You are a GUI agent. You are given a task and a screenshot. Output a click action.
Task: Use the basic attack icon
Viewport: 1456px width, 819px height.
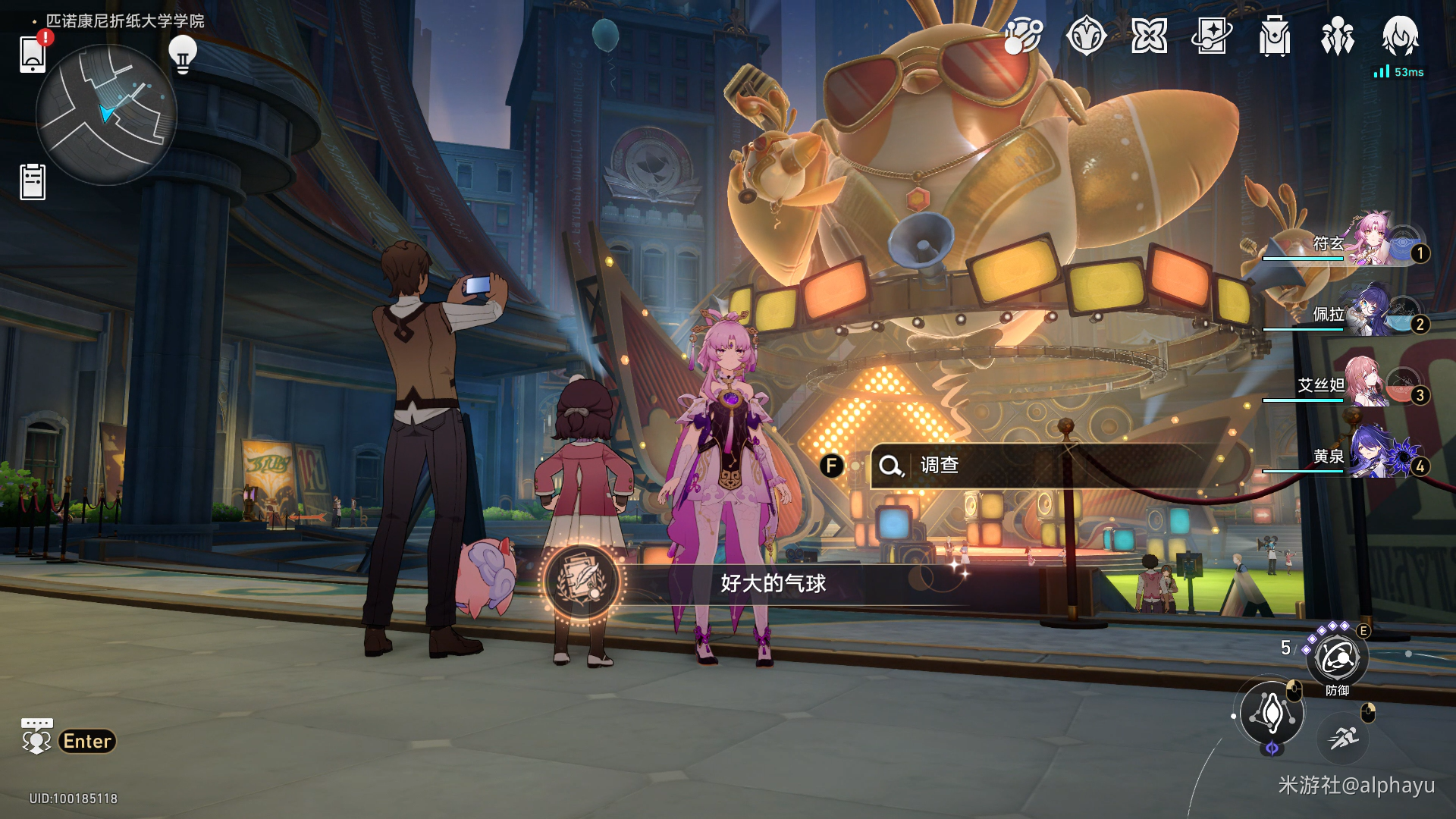tap(1272, 713)
